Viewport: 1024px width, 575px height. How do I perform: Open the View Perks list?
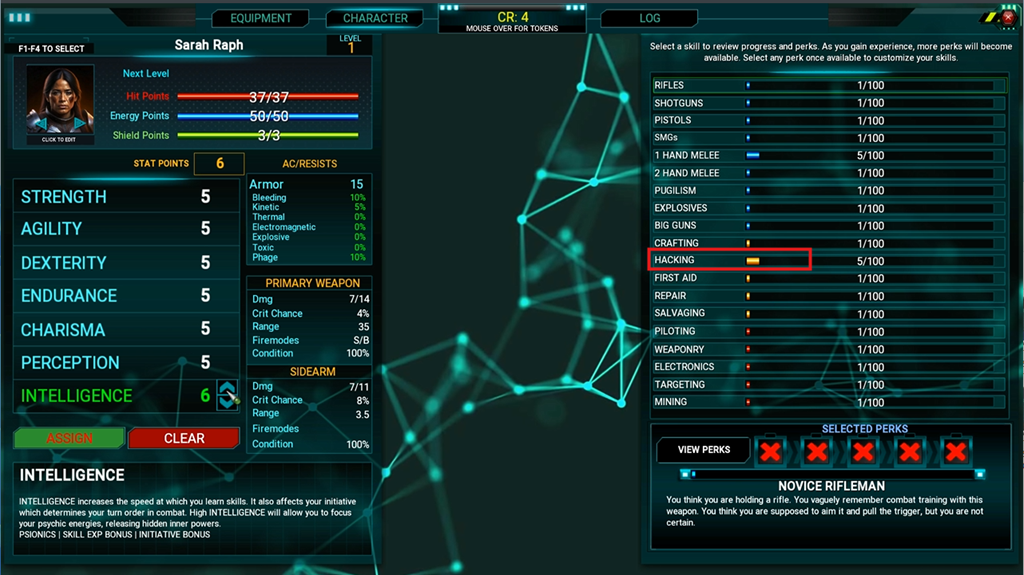coord(704,450)
